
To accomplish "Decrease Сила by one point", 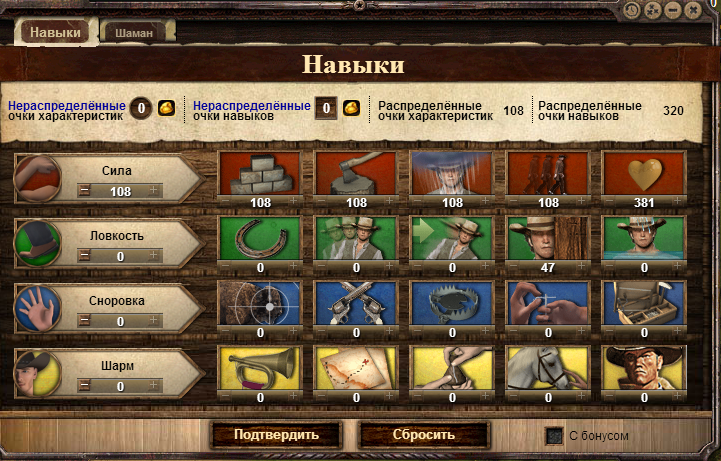I will pos(85,191).
